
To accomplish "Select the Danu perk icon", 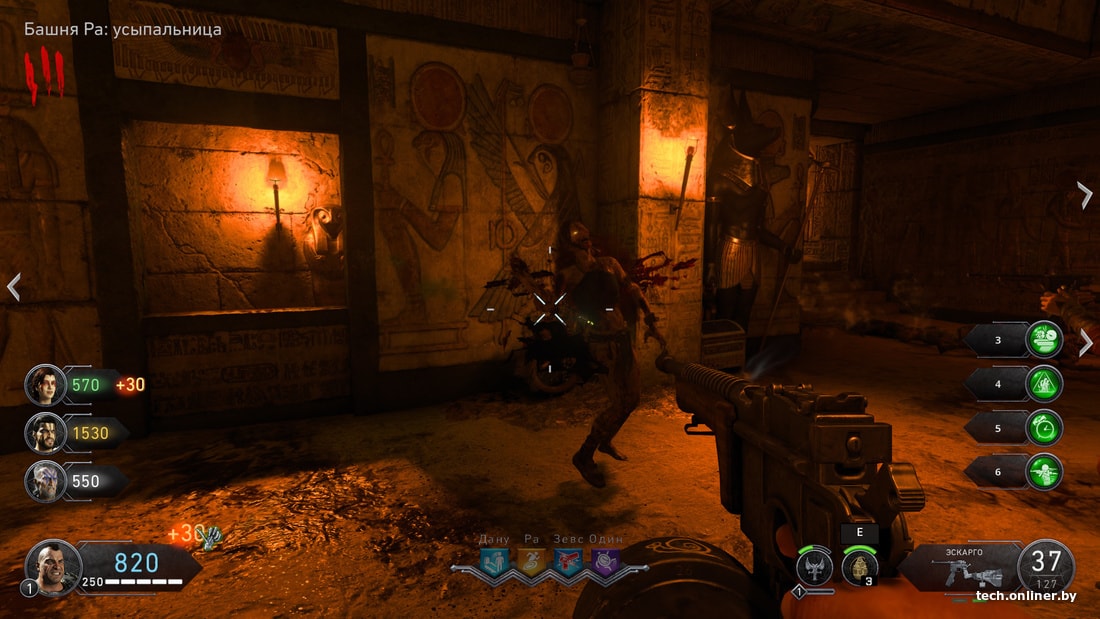I will click(x=494, y=563).
